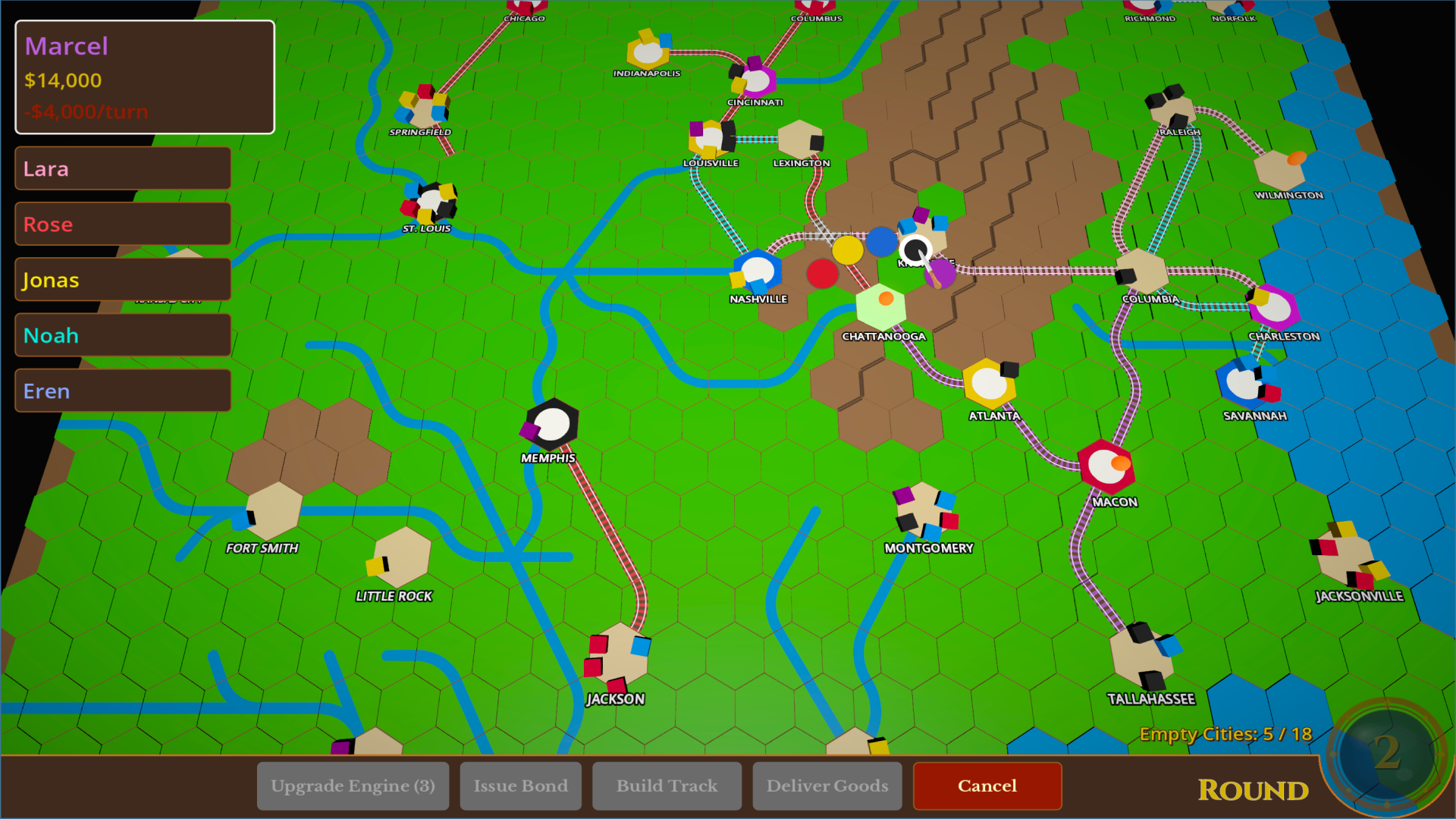Cancel the current action
This screenshot has width=1456, height=819.
click(x=987, y=786)
